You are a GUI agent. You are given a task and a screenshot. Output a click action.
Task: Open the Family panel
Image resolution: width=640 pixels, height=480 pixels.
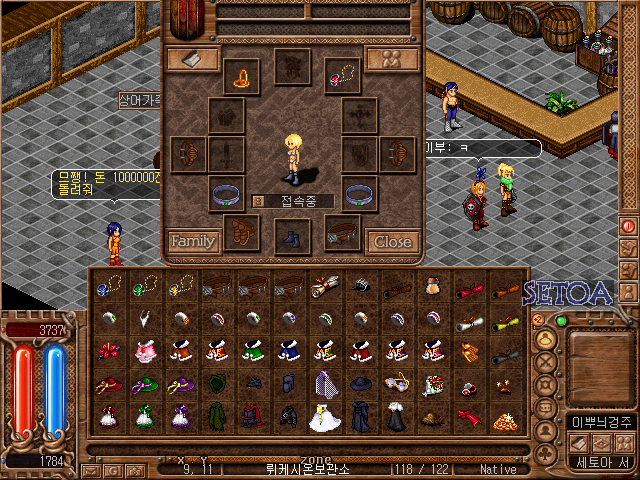[x=193, y=241]
